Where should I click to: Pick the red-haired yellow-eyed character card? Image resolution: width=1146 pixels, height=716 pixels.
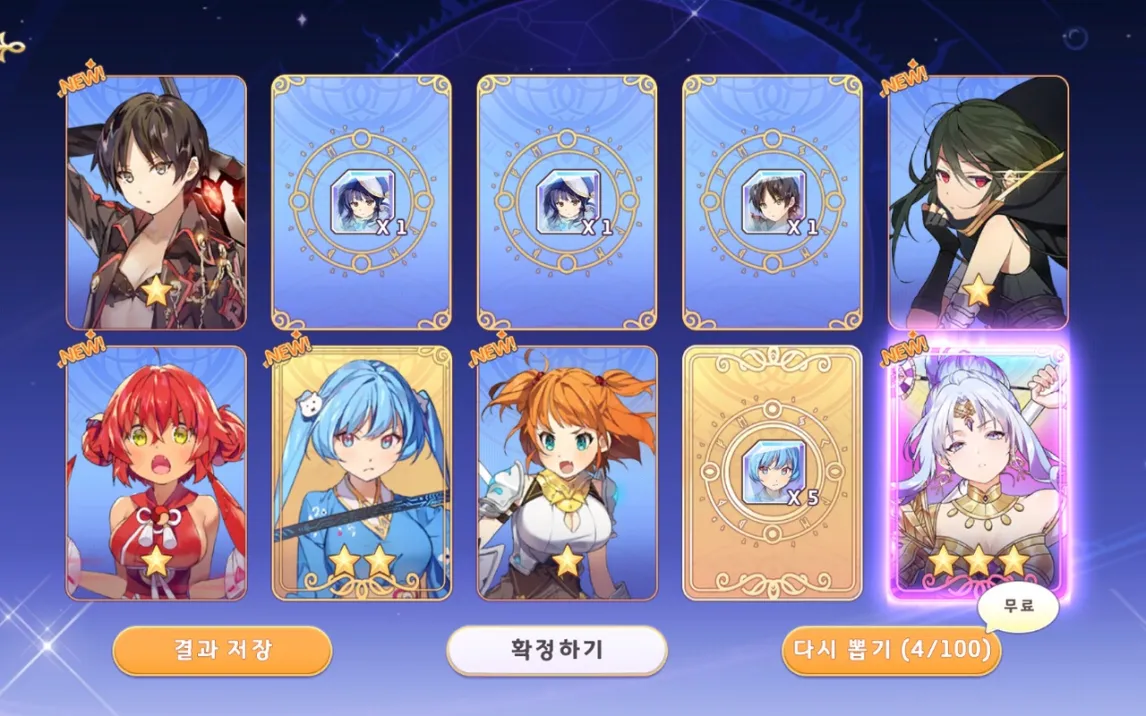pos(156,474)
